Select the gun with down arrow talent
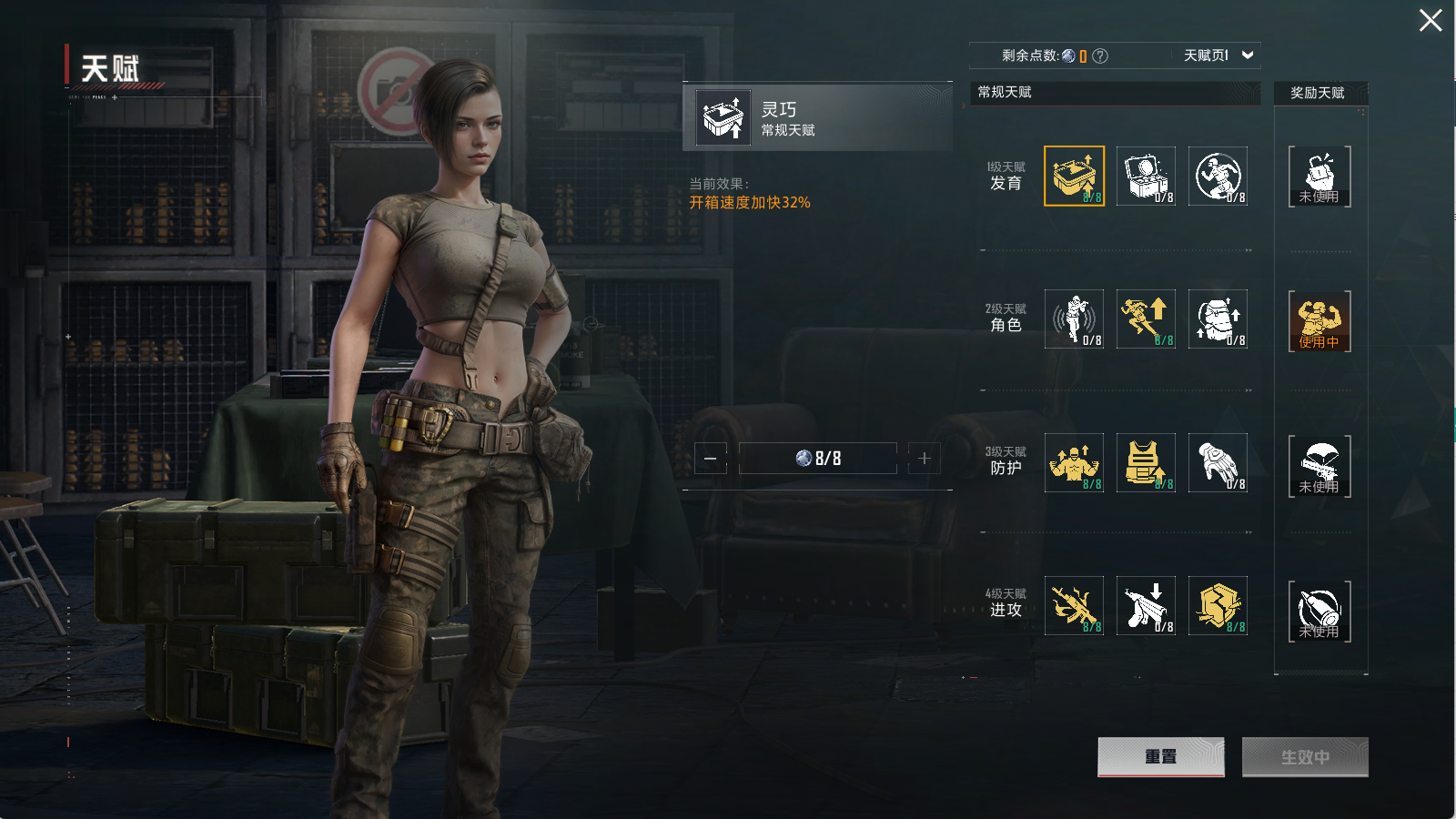The height and width of the screenshot is (819, 1456). click(x=1146, y=606)
